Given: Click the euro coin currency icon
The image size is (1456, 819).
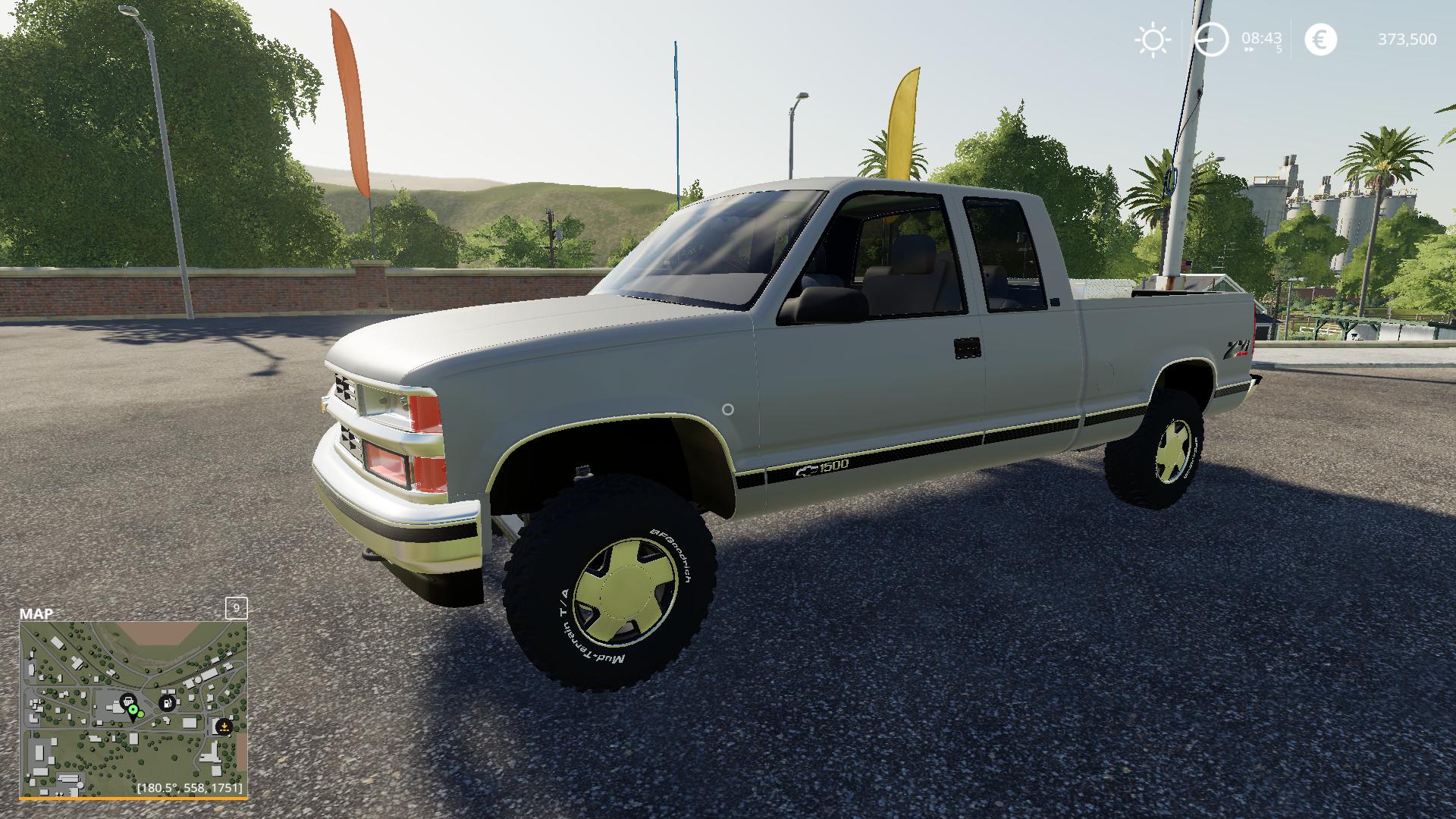Looking at the screenshot, I should click(x=1320, y=38).
